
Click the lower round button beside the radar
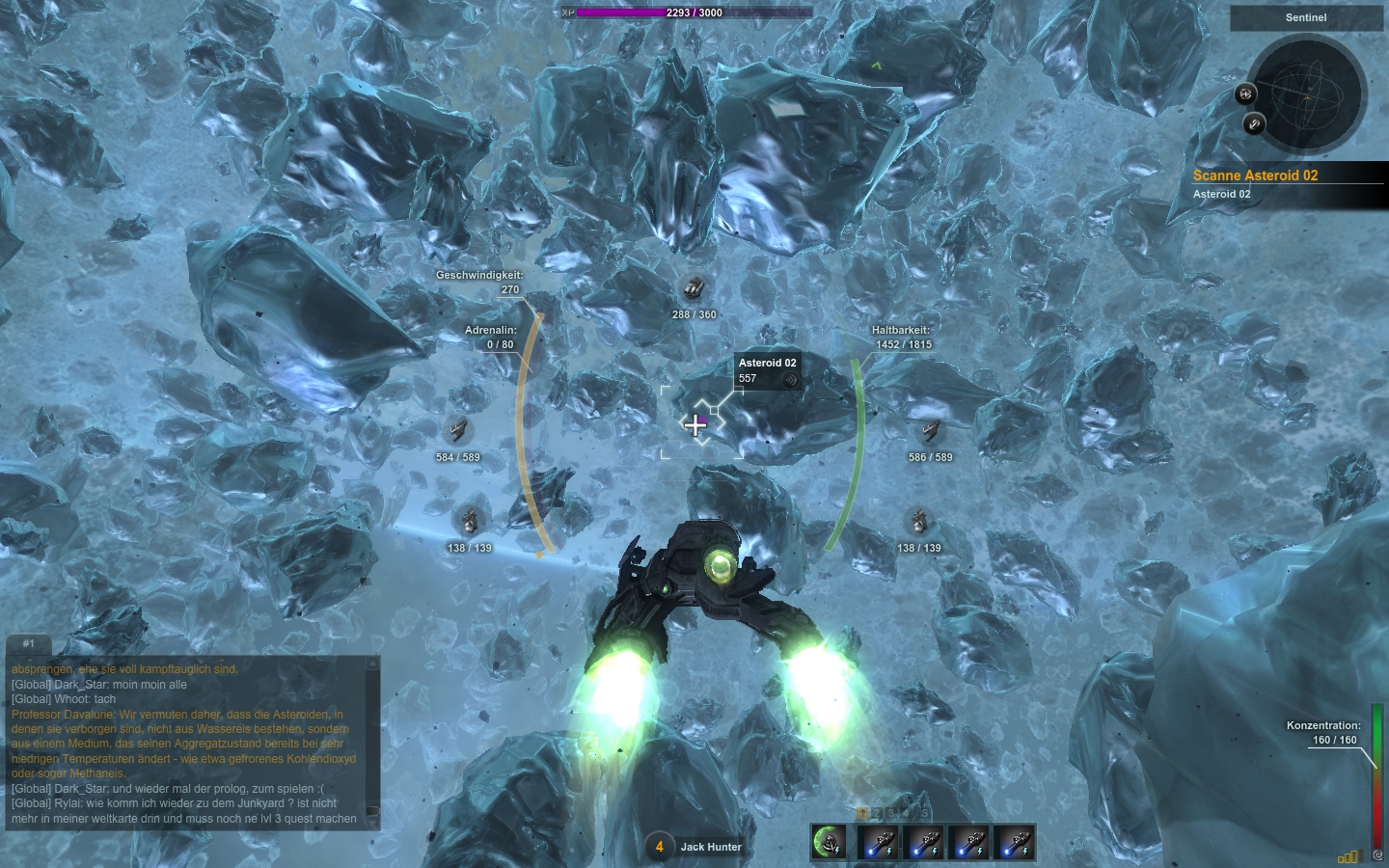1254,123
